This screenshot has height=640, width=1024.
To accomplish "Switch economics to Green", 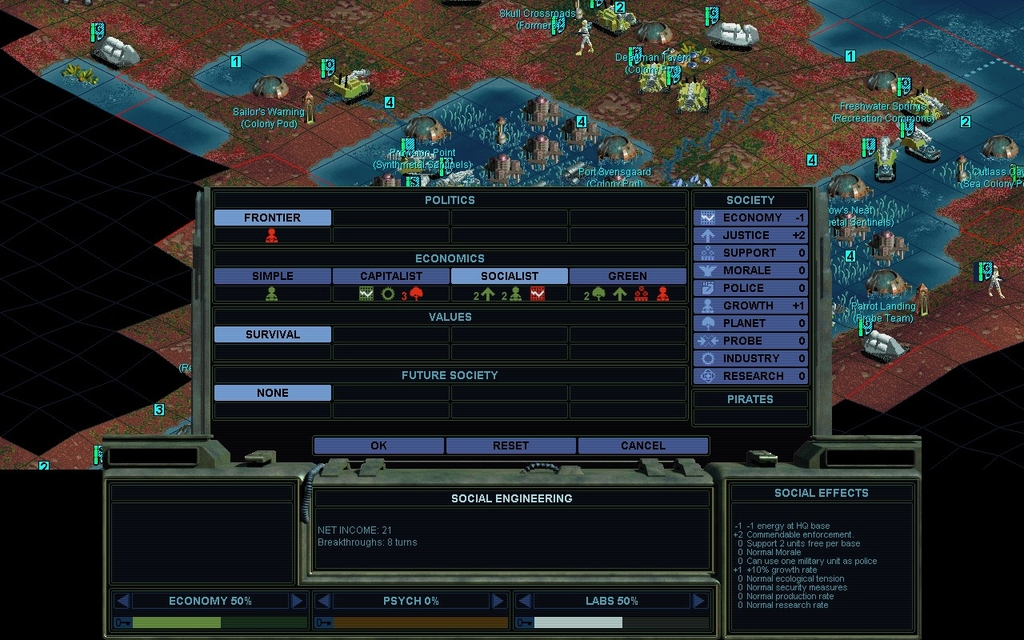I will [627, 276].
